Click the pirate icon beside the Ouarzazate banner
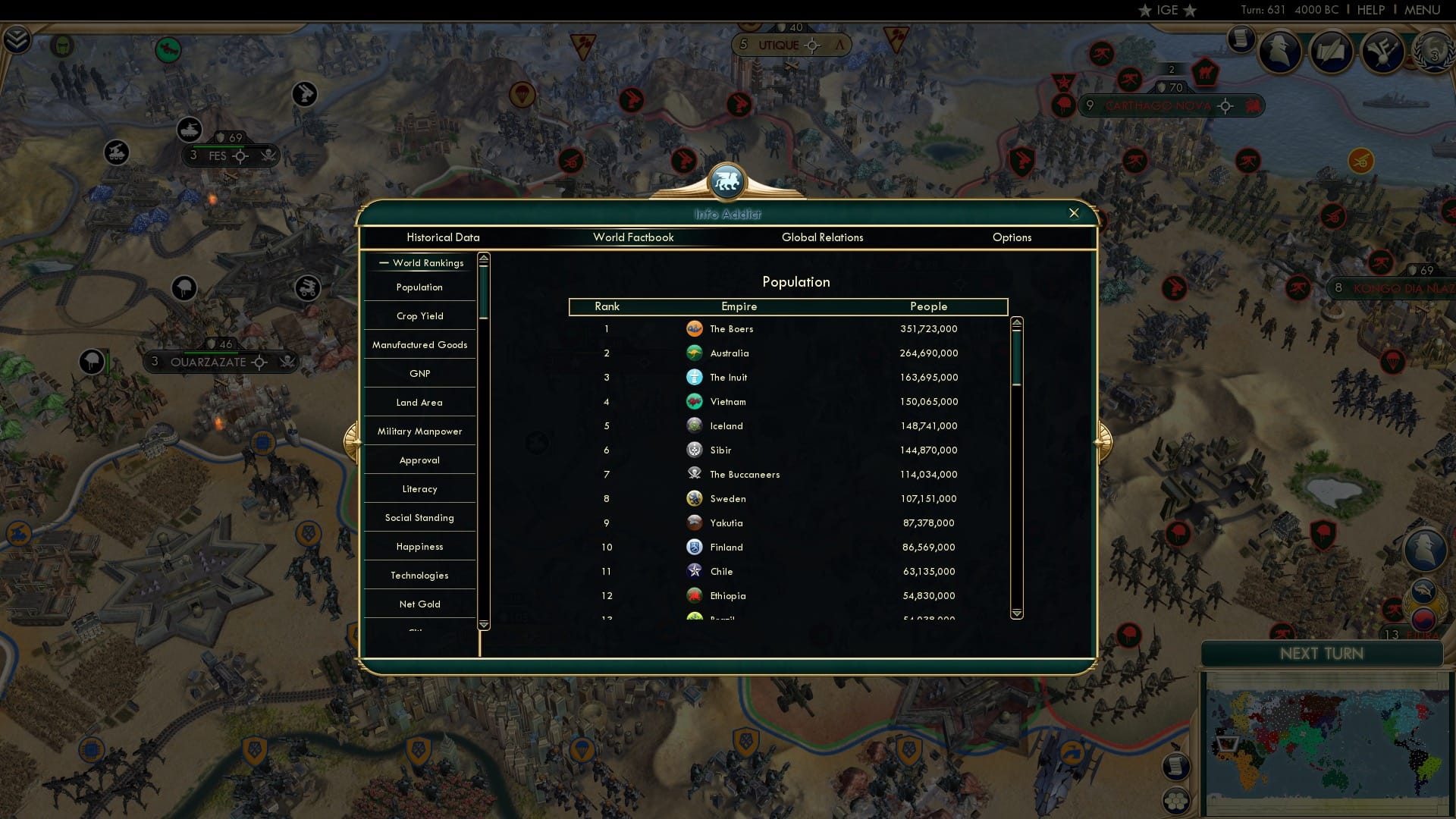Viewport: 1456px width, 819px height. (x=287, y=362)
